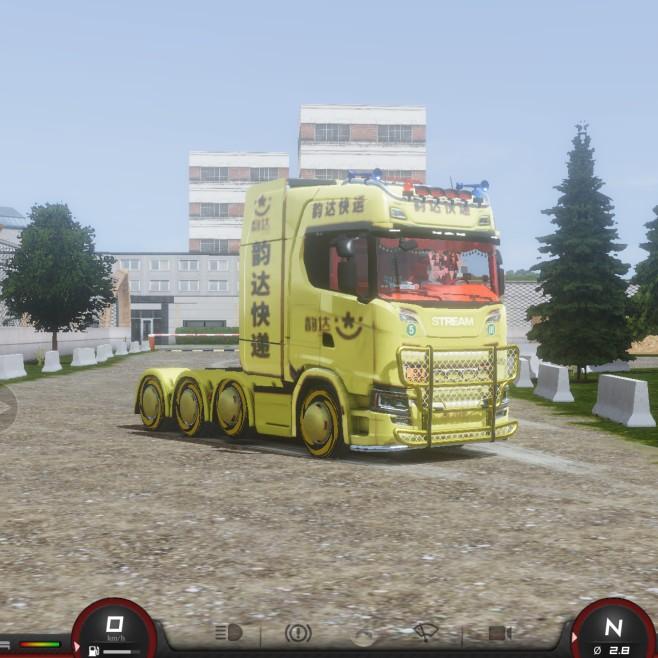Toggle the headlights icon

point(228,633)
